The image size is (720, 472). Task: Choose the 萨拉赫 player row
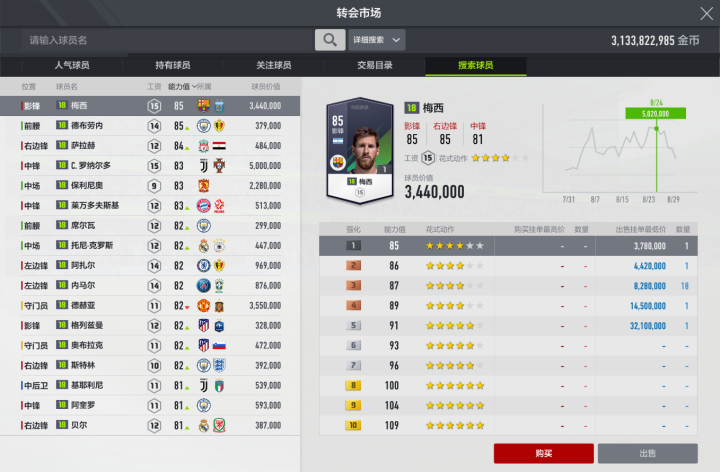pos(150,145)
